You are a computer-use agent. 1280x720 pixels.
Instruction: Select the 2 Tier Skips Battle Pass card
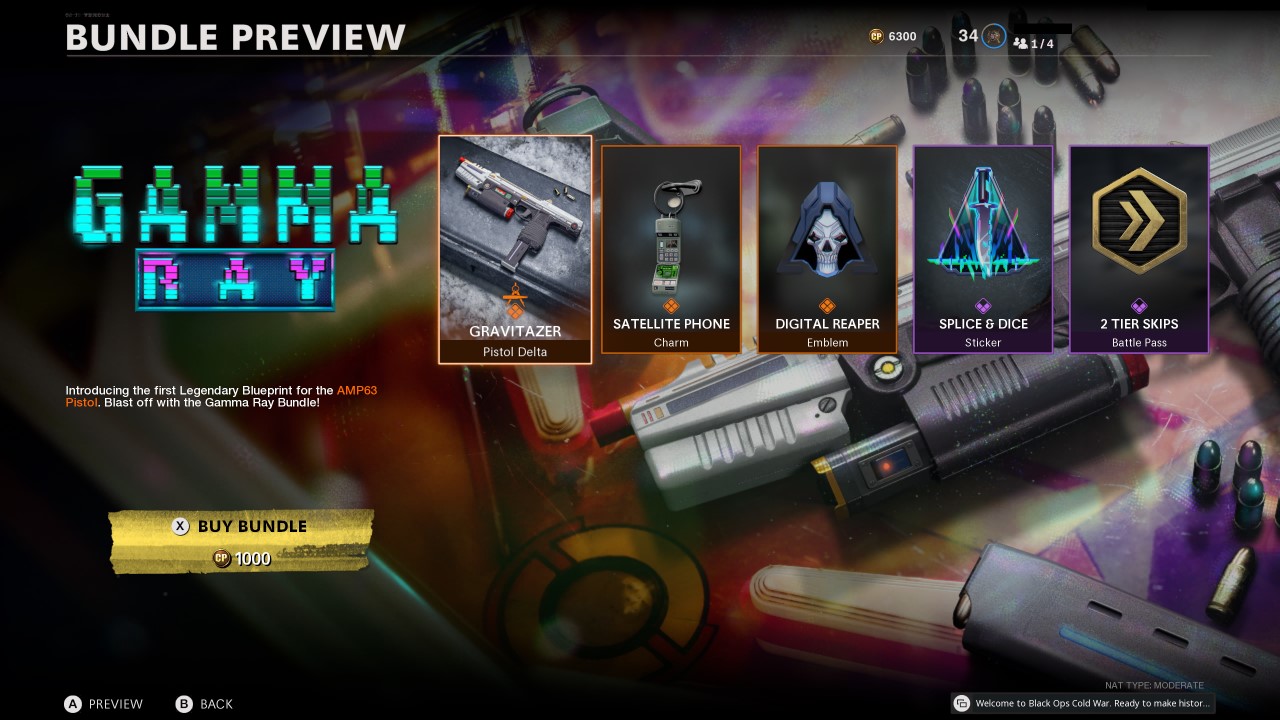(1139, 248)
